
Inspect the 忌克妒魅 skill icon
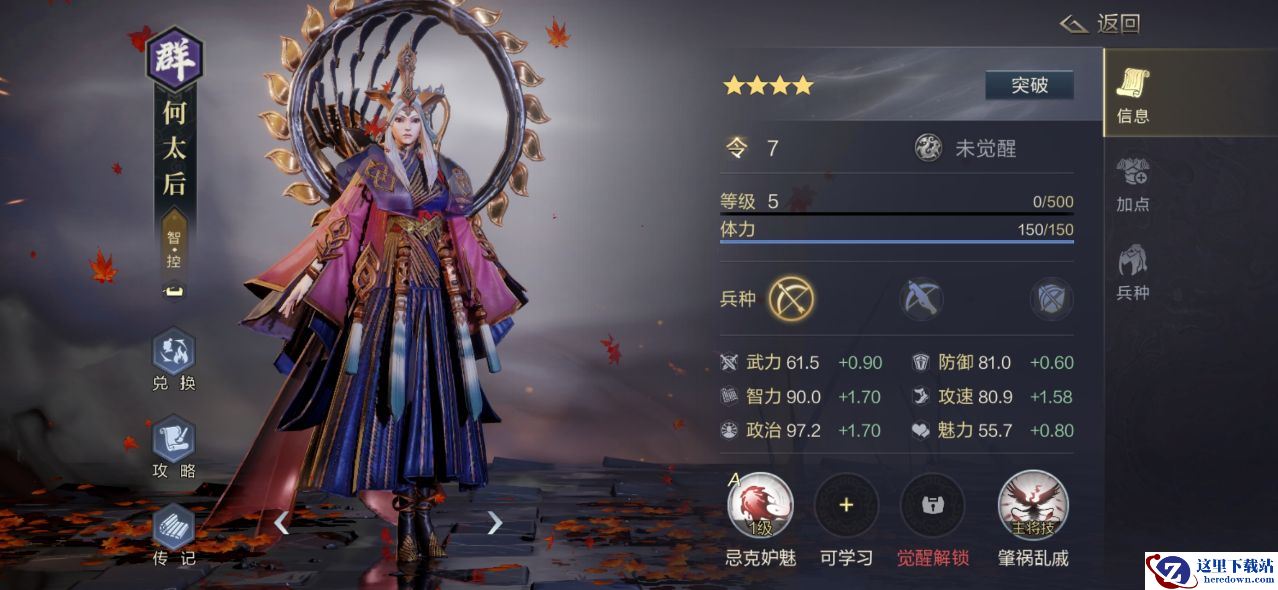[760, 506]
